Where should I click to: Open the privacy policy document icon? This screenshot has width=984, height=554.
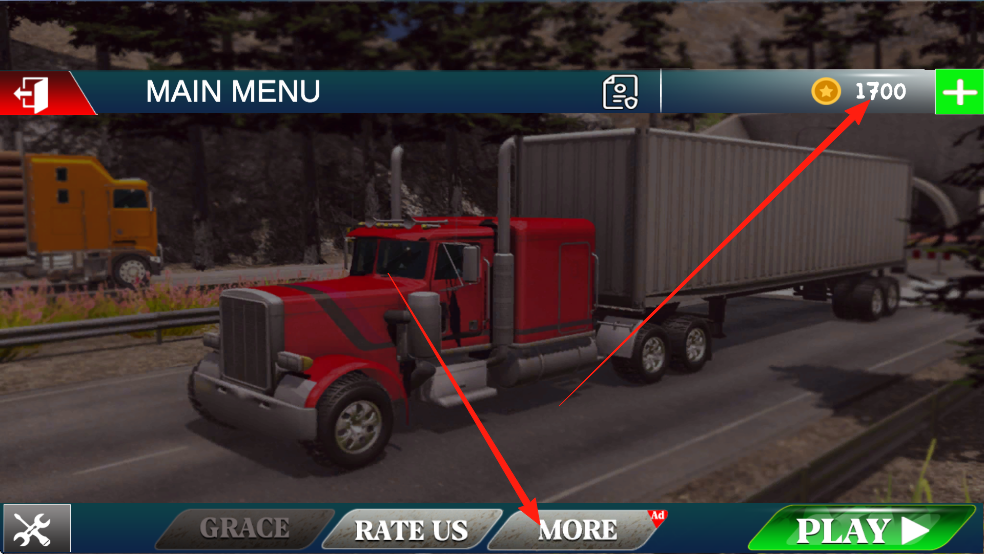pos(620,93)
